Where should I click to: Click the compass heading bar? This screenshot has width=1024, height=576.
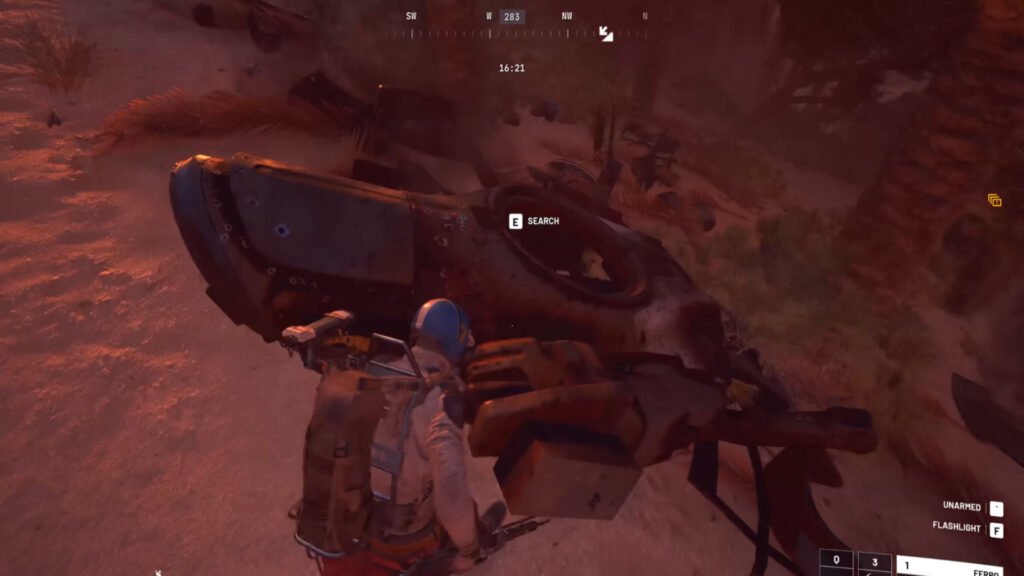click(x=512, y=33)
